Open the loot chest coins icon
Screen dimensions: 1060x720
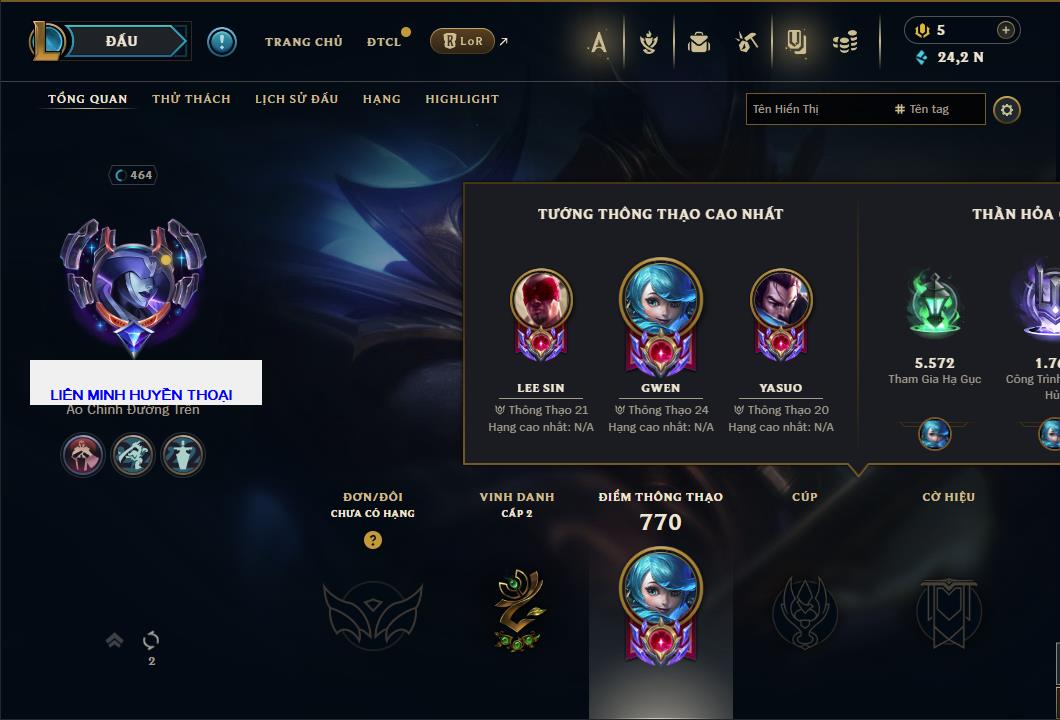[846, 42]
